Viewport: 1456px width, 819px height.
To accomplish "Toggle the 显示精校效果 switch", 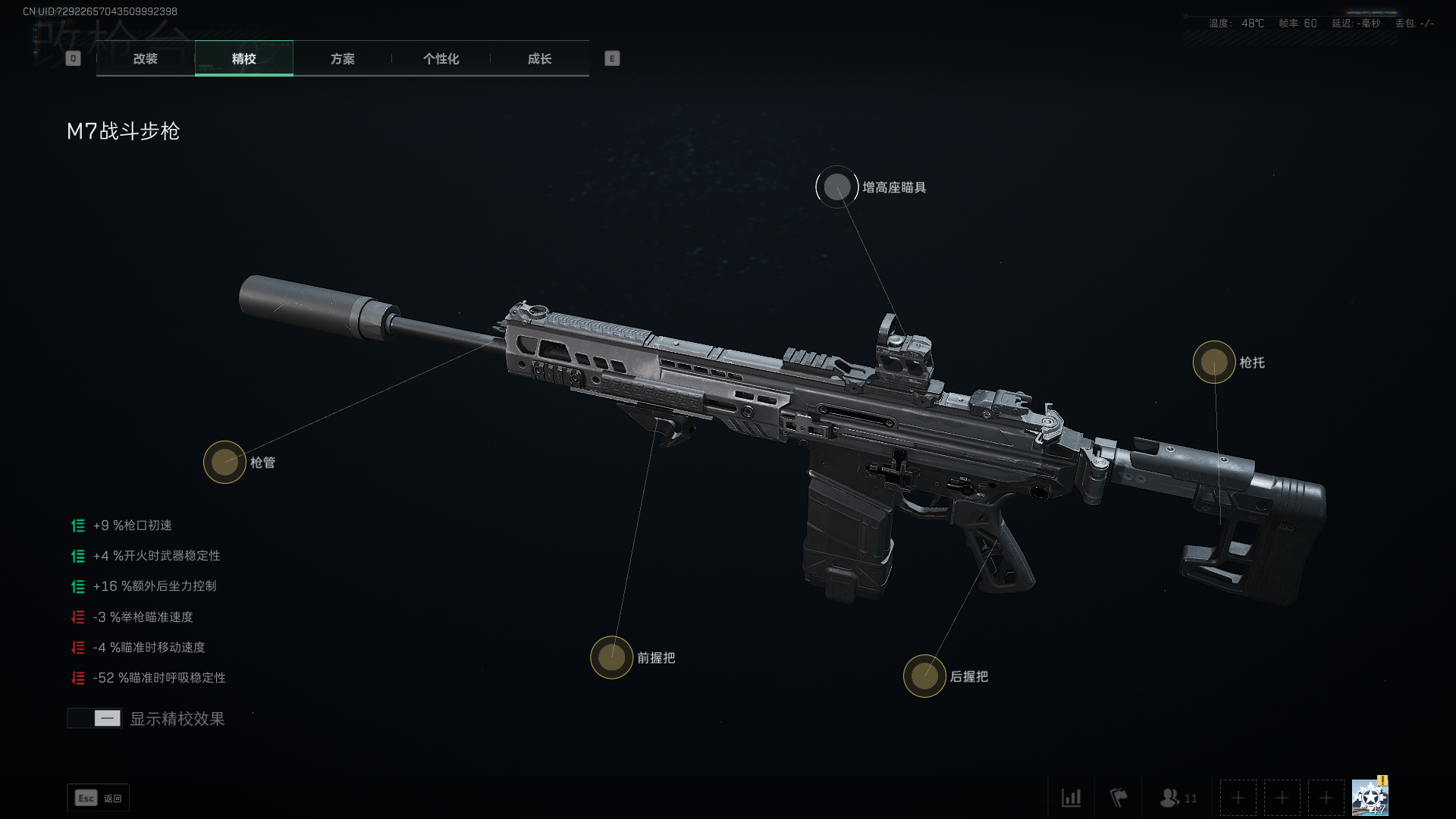I will pyautogui.click(x=95, y=718).
